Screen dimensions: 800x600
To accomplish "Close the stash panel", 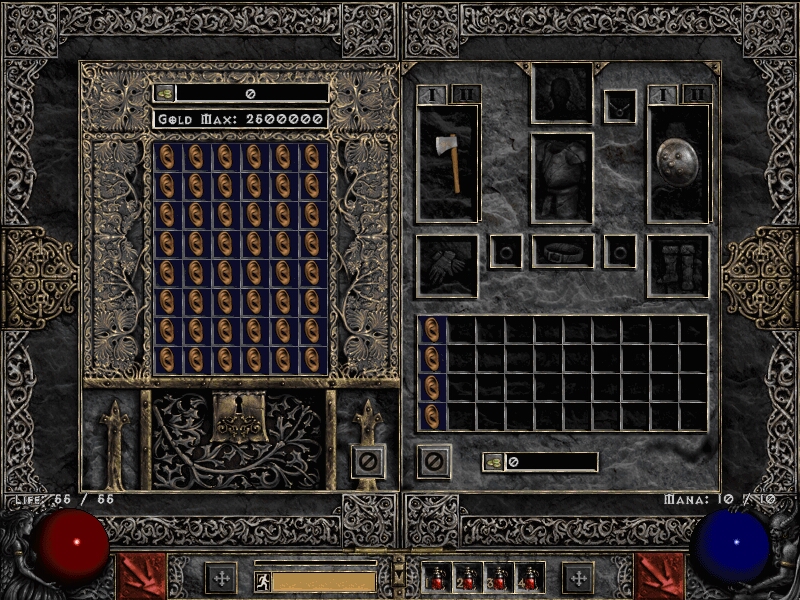I will (x=368, y=461).
